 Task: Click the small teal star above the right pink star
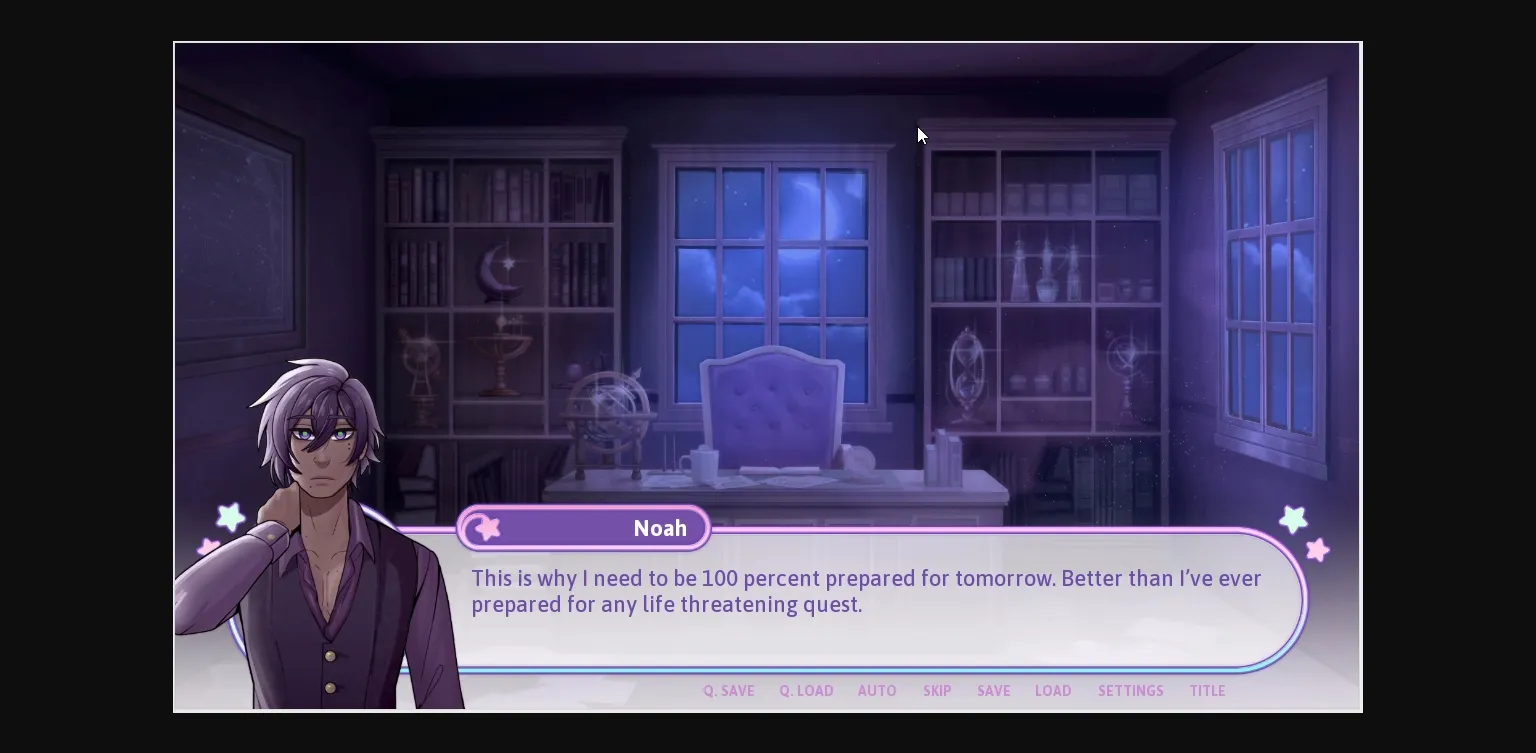point(1294,518)
